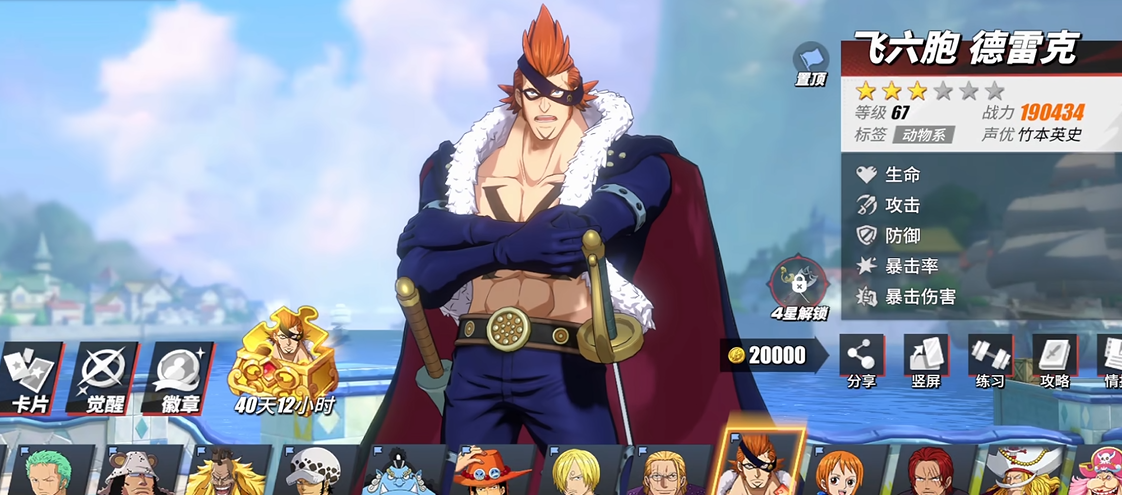Viewport: 1122px width, 495px height.
Task: Choose Sanji's blond-haired portrait
Action: click(x=575, y=472)
